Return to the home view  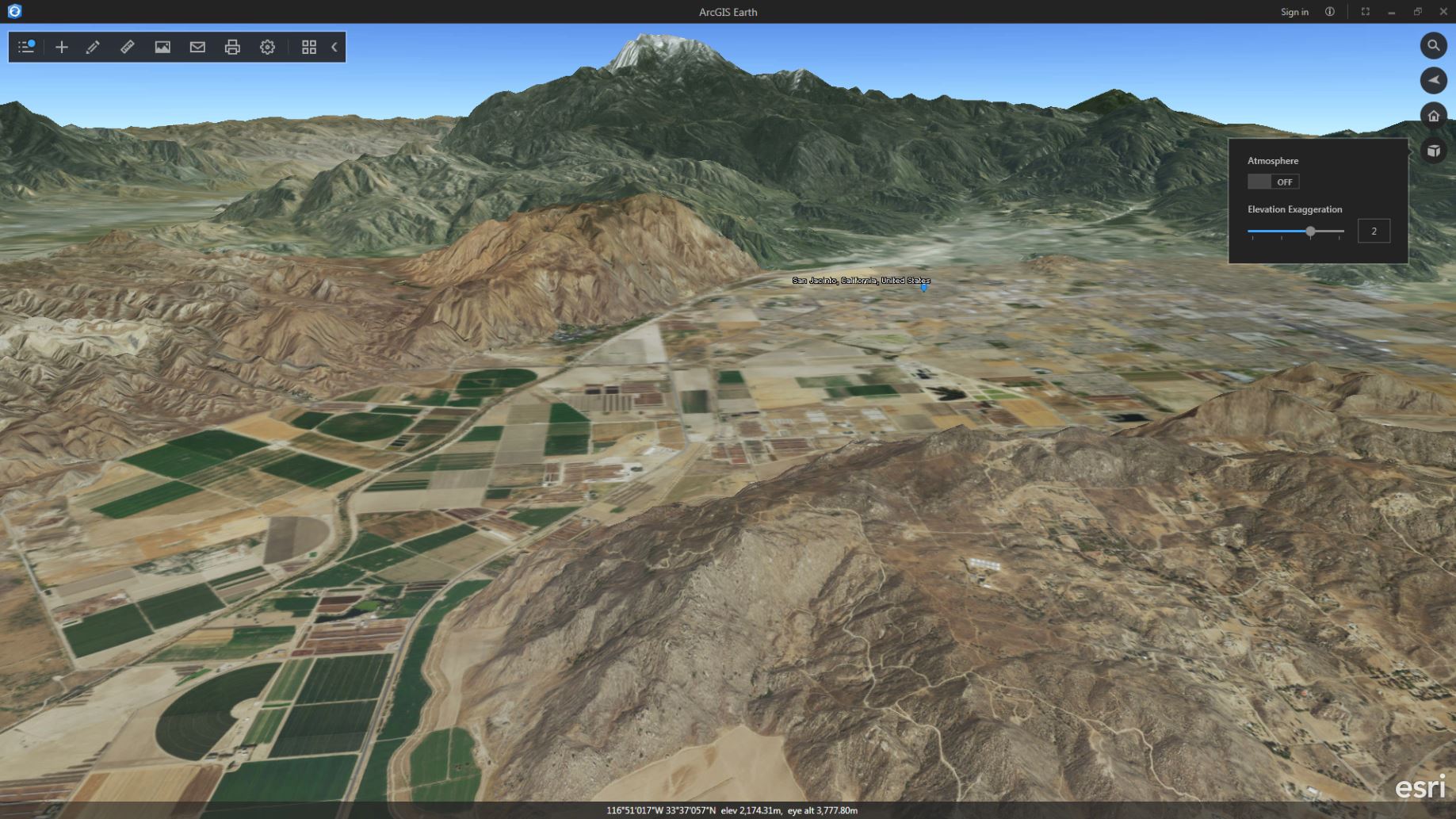[1433, 116]
